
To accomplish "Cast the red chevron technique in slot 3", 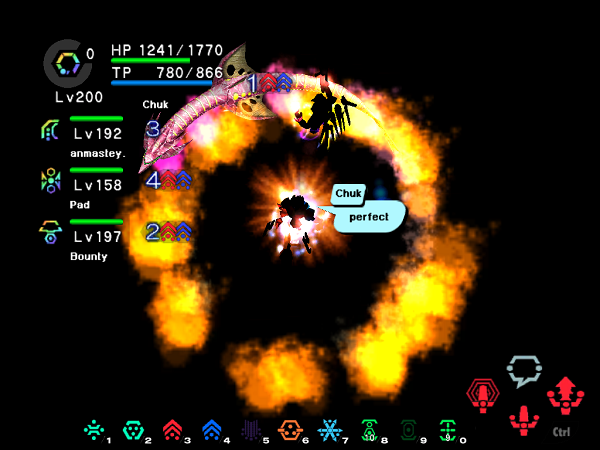I will click(x=170, y=430).
